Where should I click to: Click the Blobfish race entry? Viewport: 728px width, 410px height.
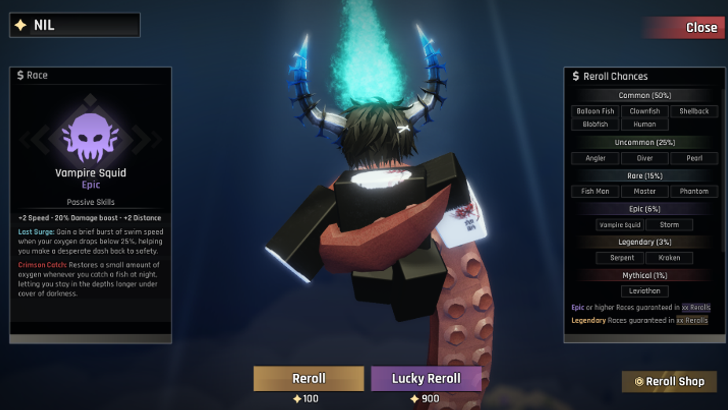[595, 124]
